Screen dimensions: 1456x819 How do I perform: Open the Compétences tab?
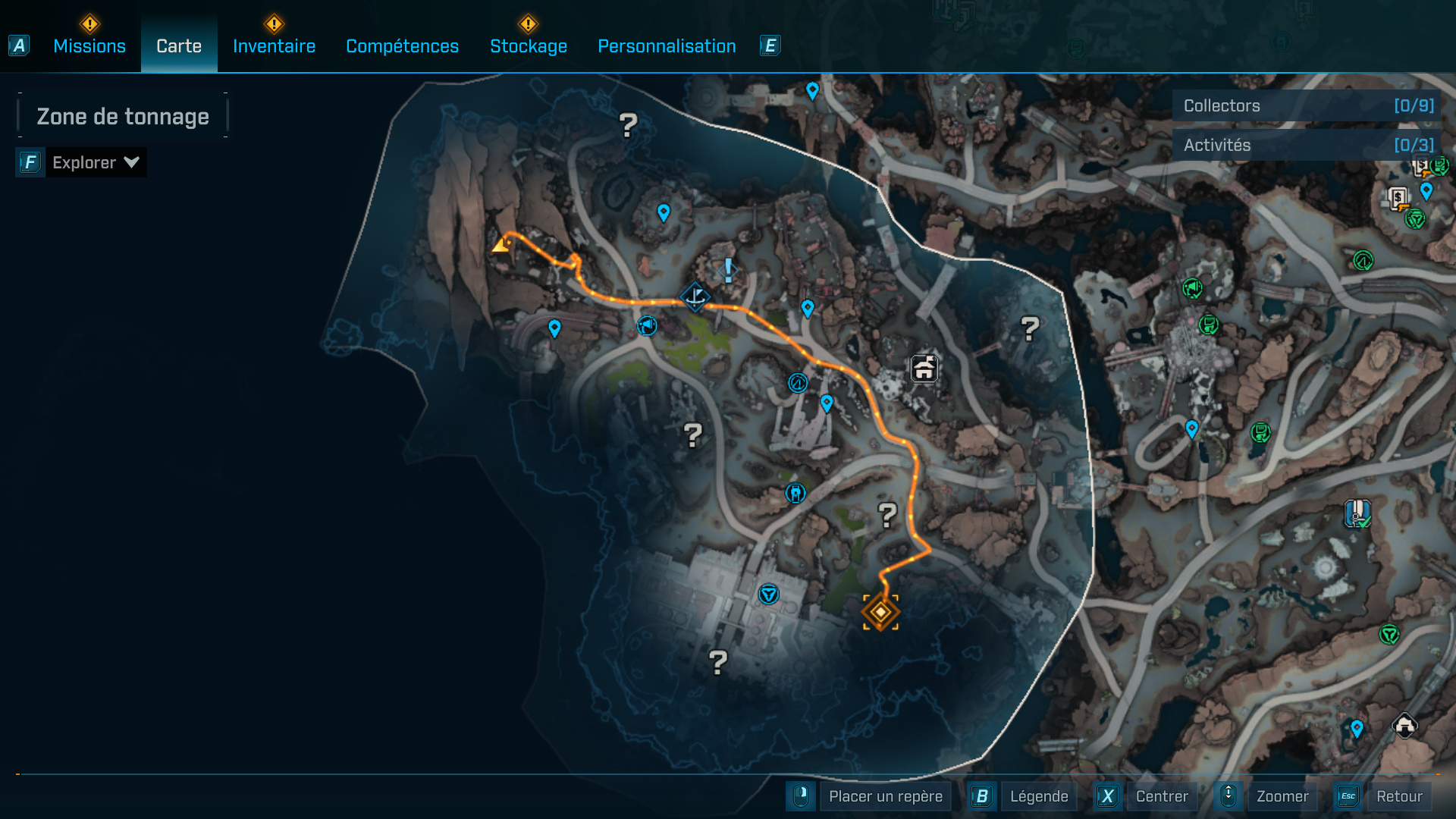click(402, 46)
